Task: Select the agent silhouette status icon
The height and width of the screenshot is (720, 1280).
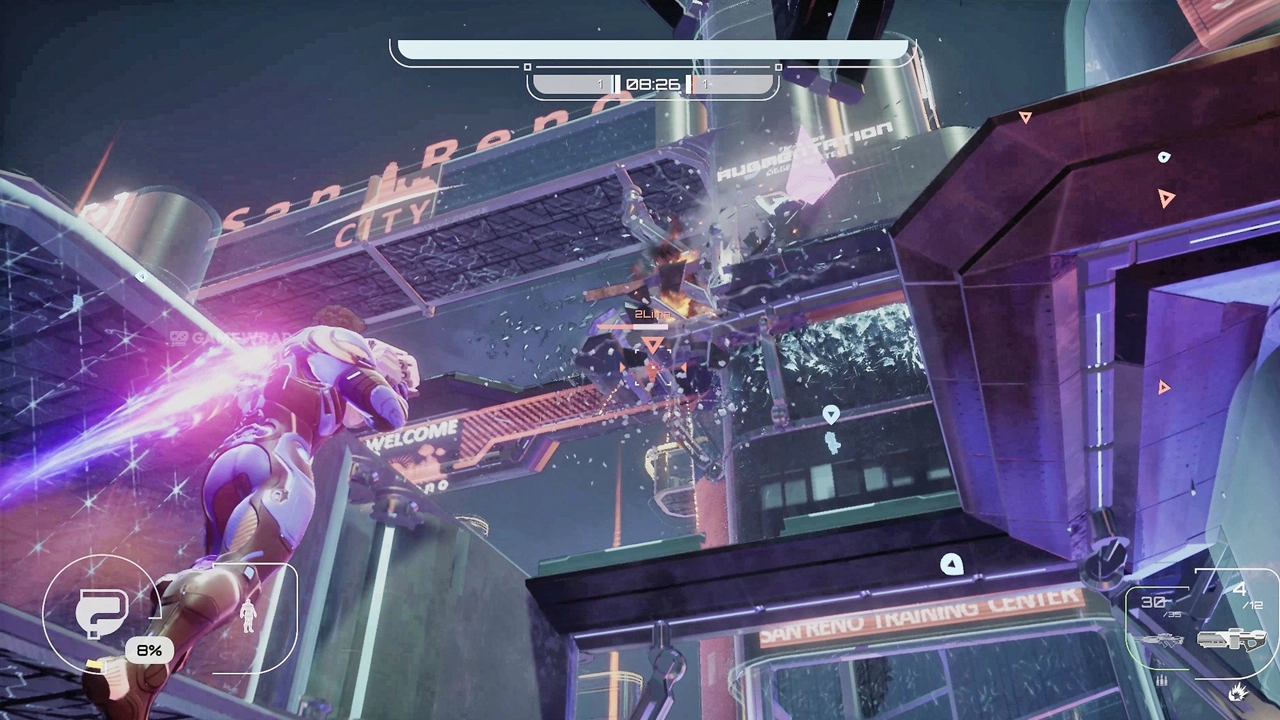Action: pos(248,615)
